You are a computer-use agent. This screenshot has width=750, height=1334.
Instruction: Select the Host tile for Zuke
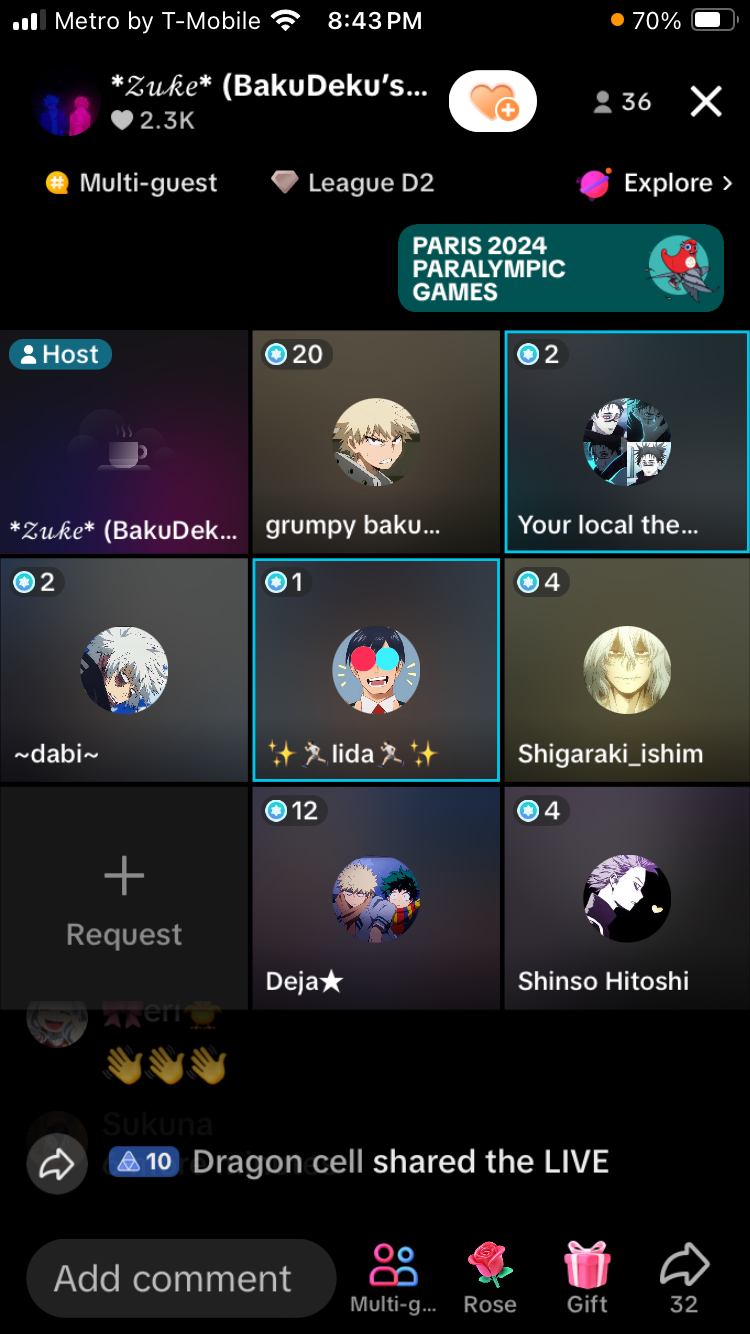point(124,442)
